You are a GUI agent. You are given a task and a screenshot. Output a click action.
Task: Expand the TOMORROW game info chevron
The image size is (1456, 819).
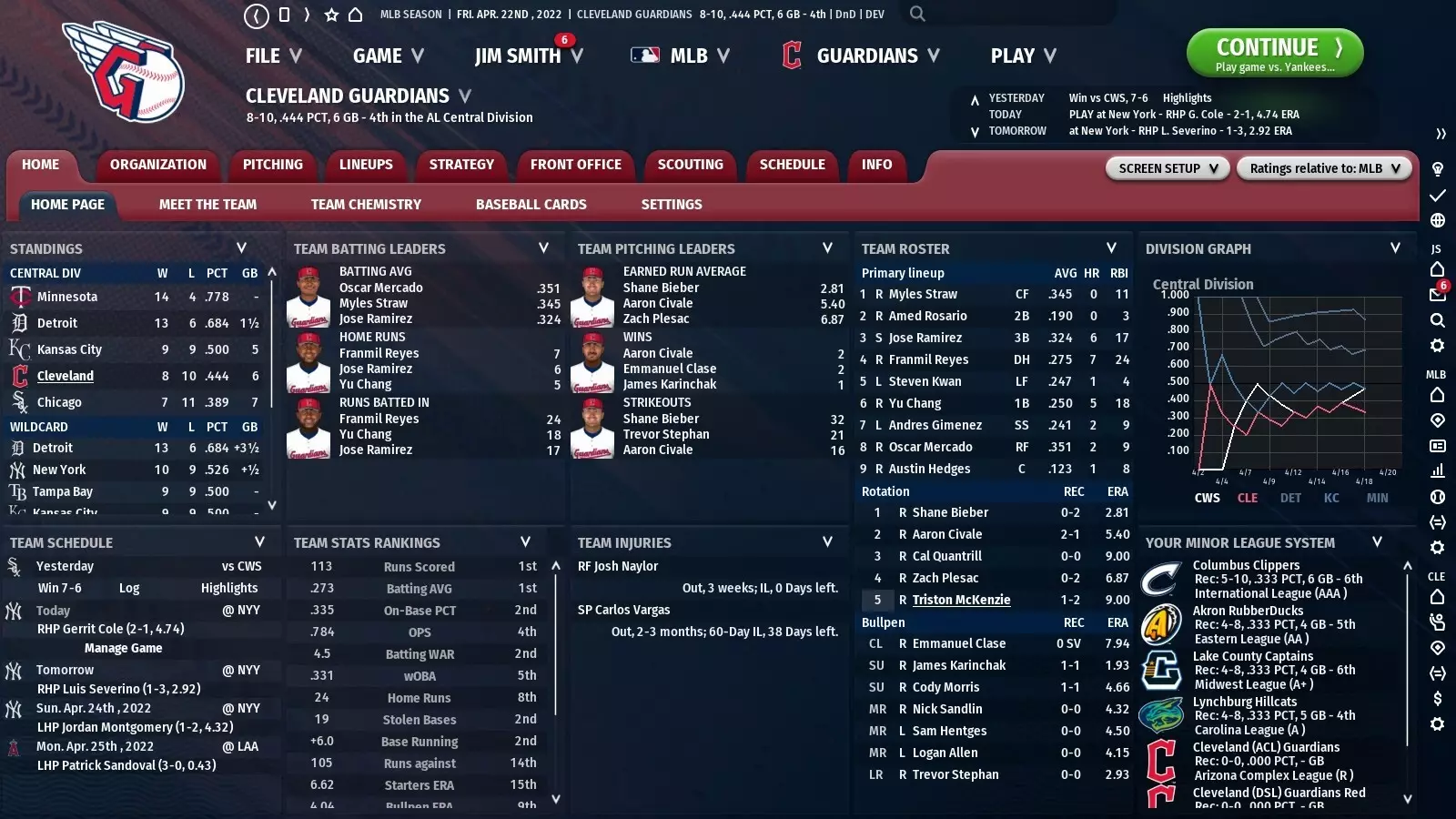click(x=976, y=130)
